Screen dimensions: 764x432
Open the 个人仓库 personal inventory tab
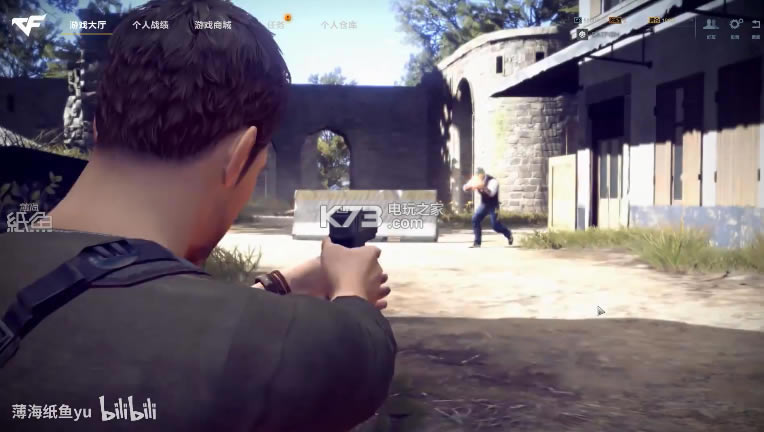339,25
